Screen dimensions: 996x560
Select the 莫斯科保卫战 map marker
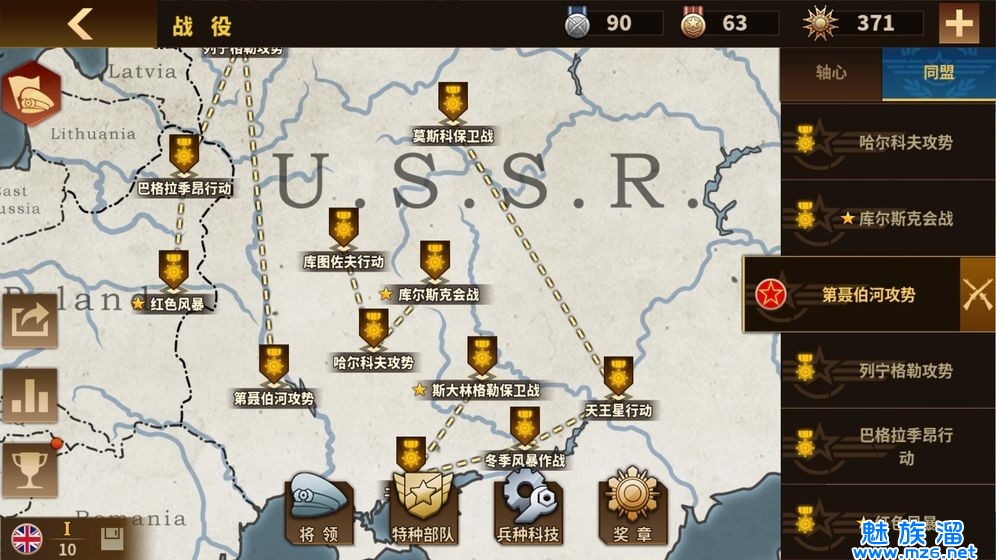453,103
